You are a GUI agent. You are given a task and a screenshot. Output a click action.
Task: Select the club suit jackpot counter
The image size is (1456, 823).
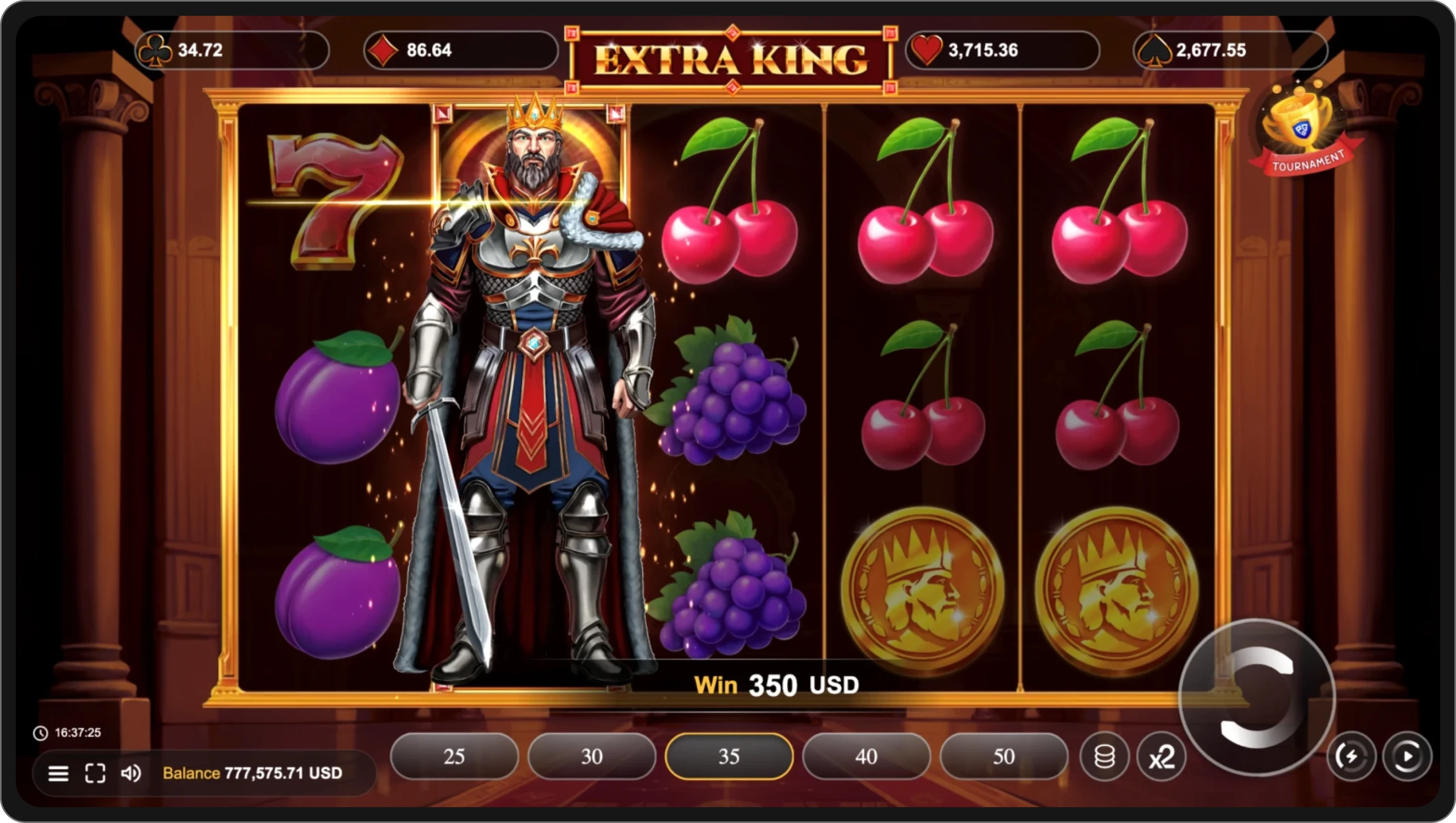coord(232,50)
